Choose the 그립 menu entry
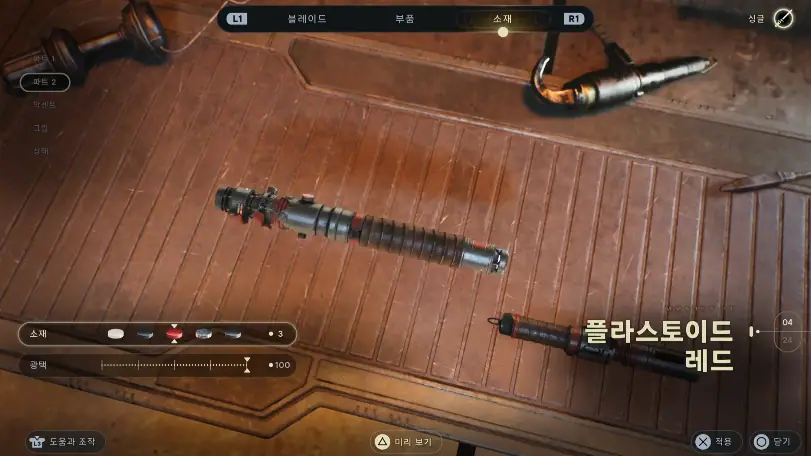 click(x=41, y=128)
